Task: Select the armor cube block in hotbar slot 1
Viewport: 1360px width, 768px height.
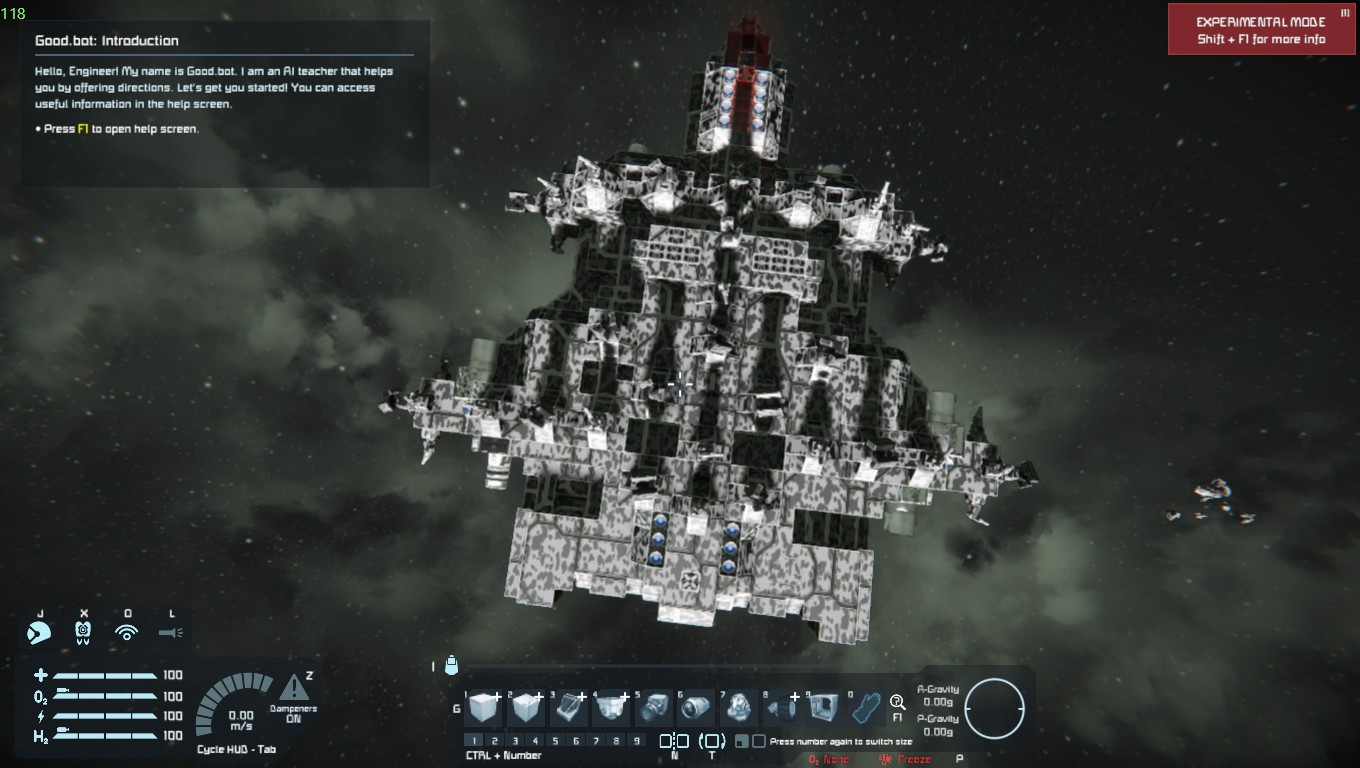Action: (484, 708)
